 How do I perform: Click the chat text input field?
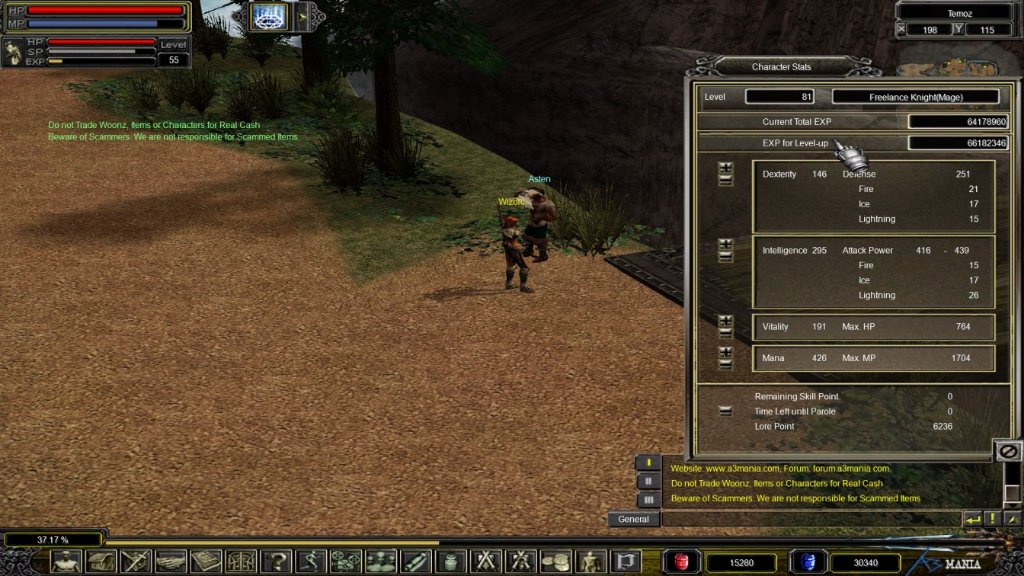(x=810, y=519)
